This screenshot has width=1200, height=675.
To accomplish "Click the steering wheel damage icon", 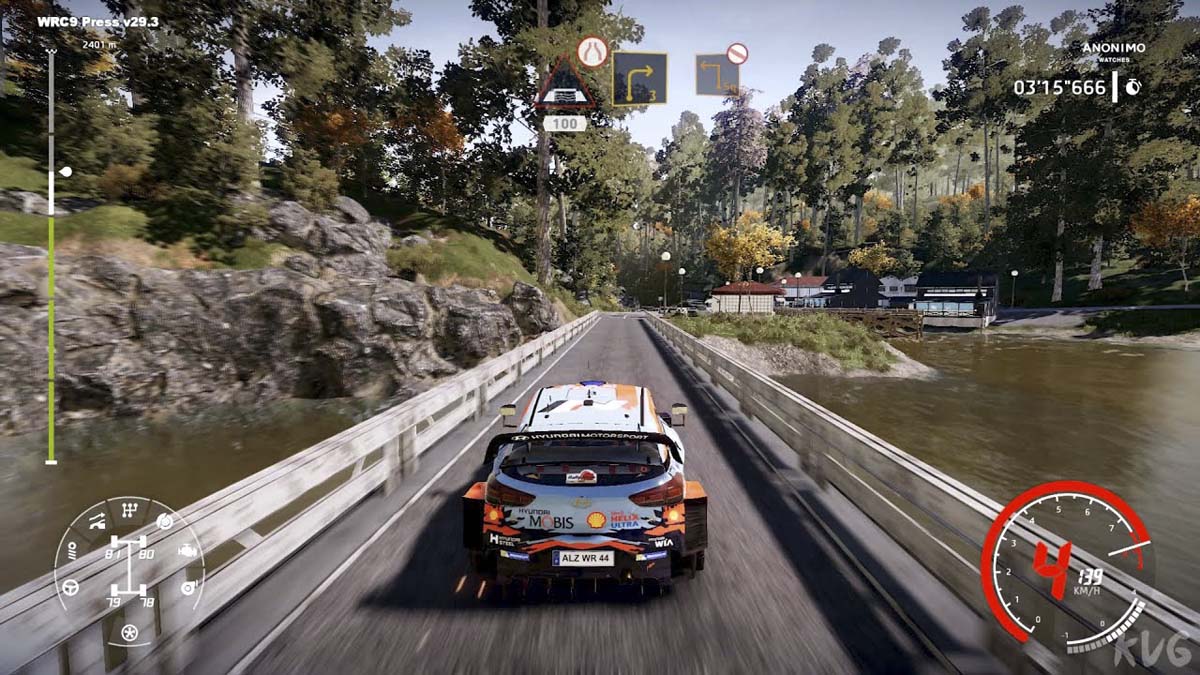I will (70, 587).
